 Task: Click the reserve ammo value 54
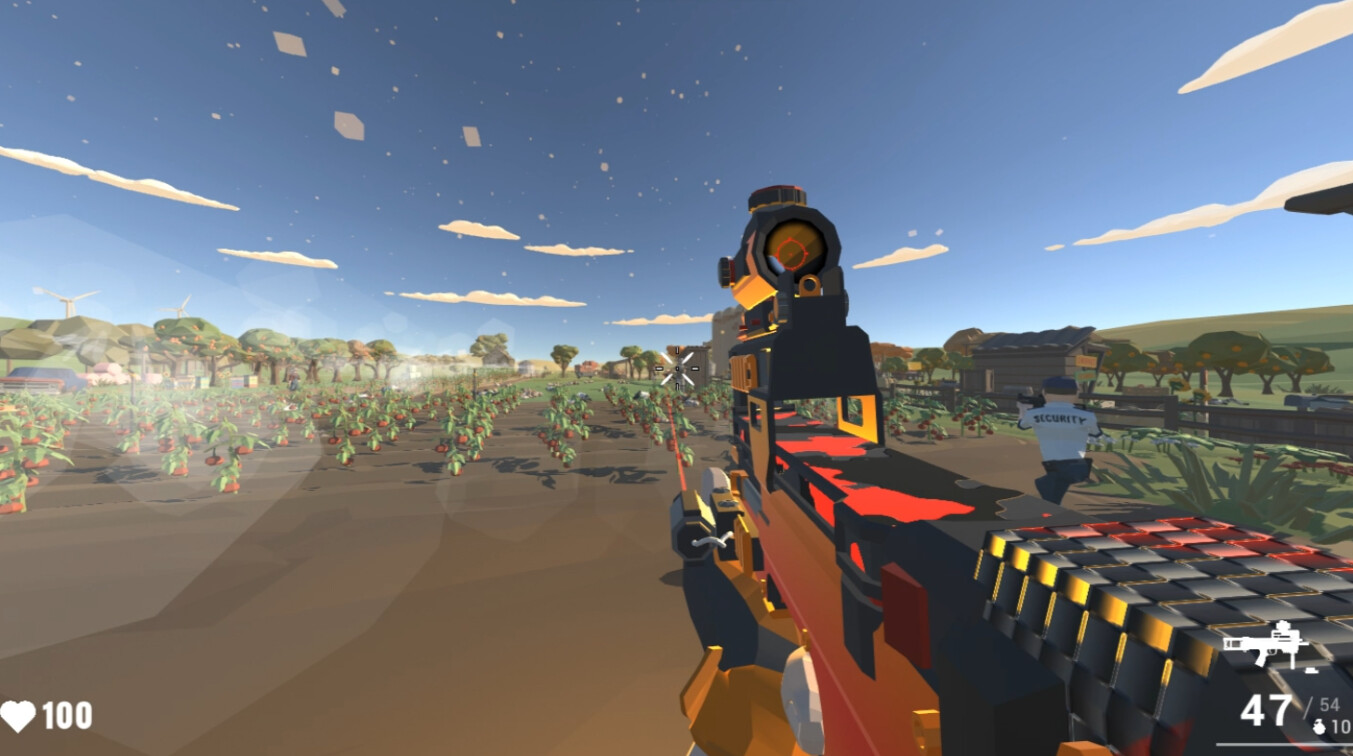pos(1330,703)
